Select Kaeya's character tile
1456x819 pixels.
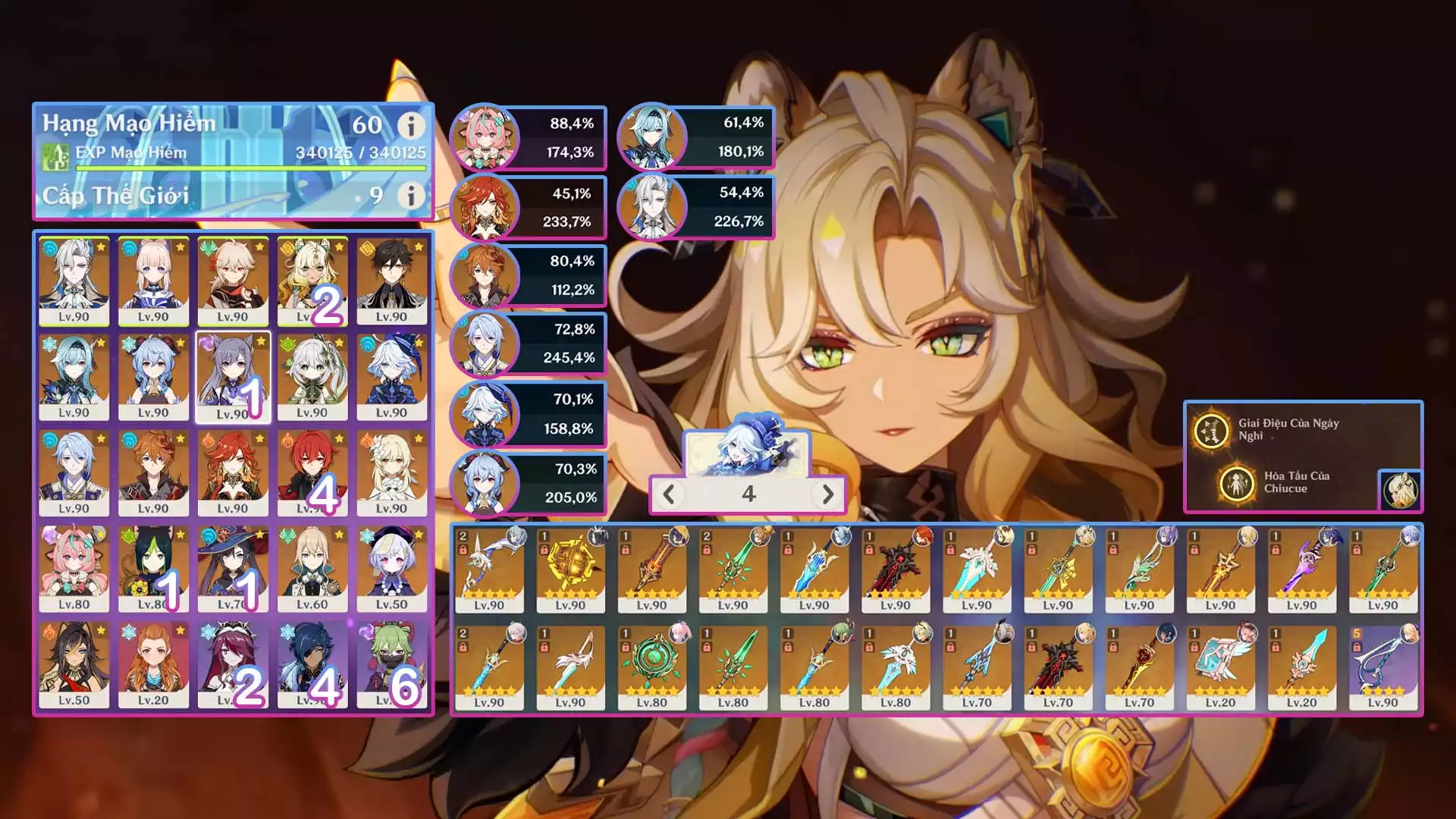312,665
